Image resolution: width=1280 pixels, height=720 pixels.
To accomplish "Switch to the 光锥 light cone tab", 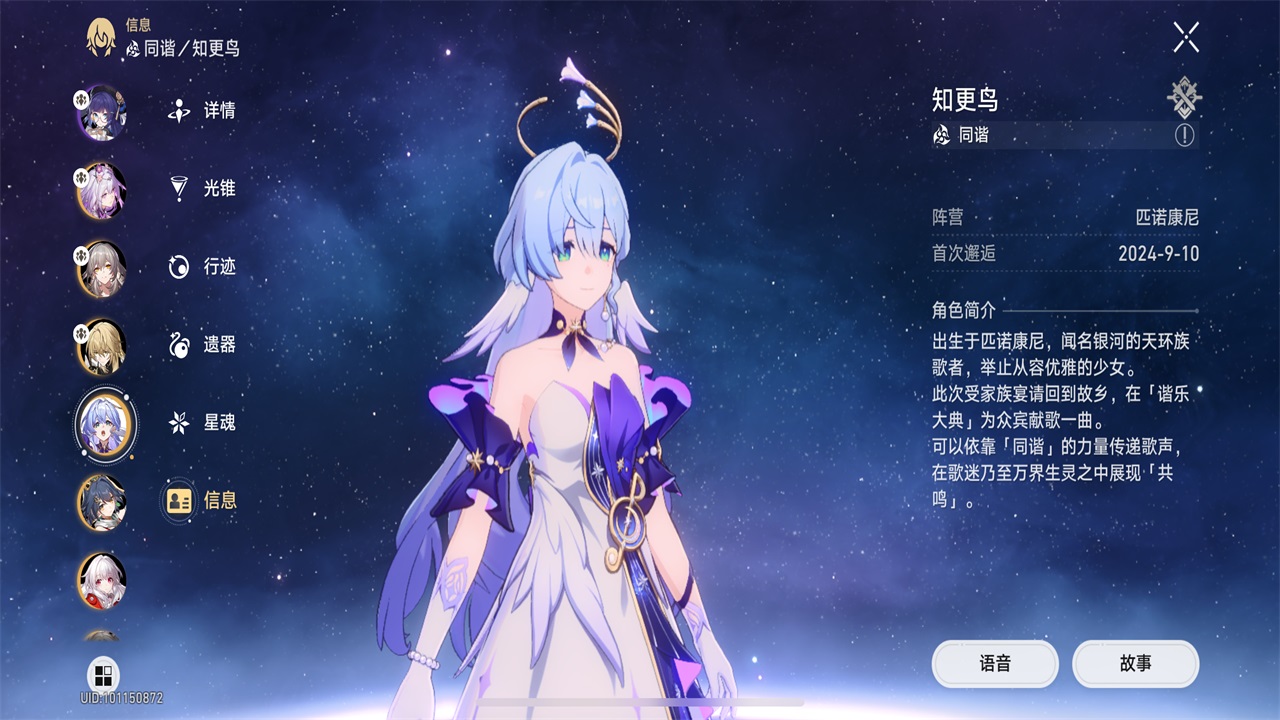I will pos(203,189).
